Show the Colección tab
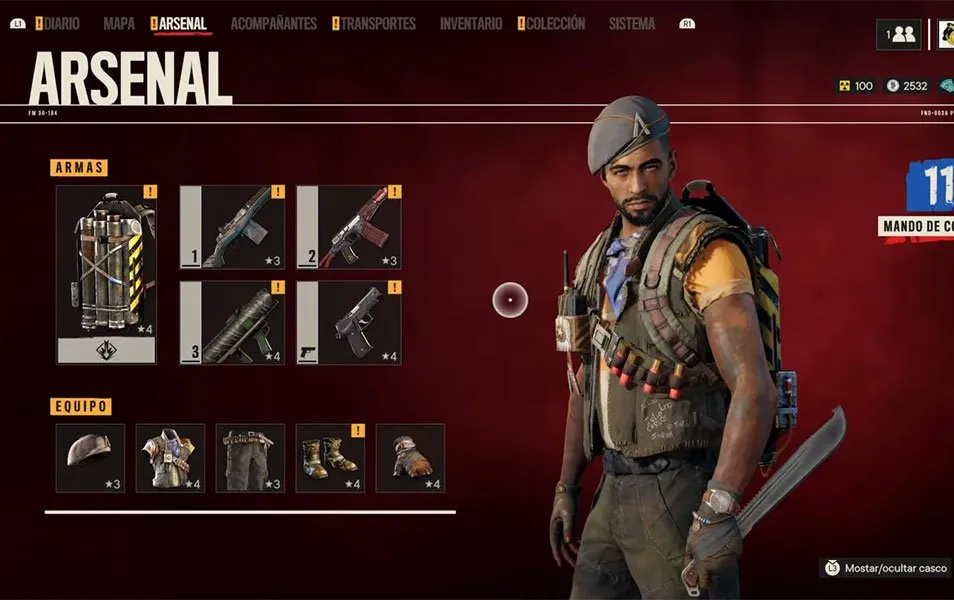This screenshot has height=600, width=954. [x=555, y=24]
